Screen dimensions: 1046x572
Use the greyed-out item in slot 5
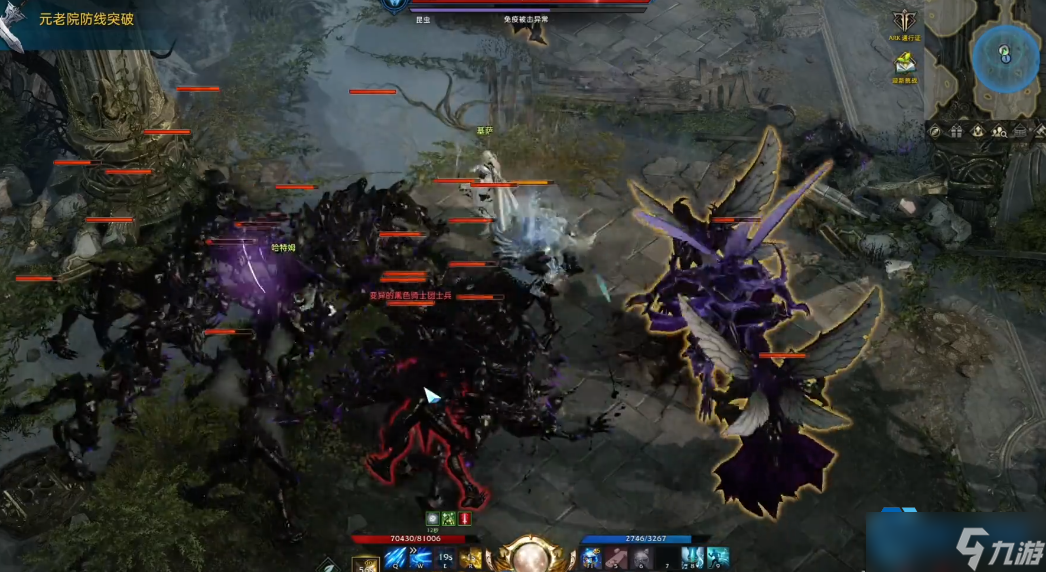point(615,558)
